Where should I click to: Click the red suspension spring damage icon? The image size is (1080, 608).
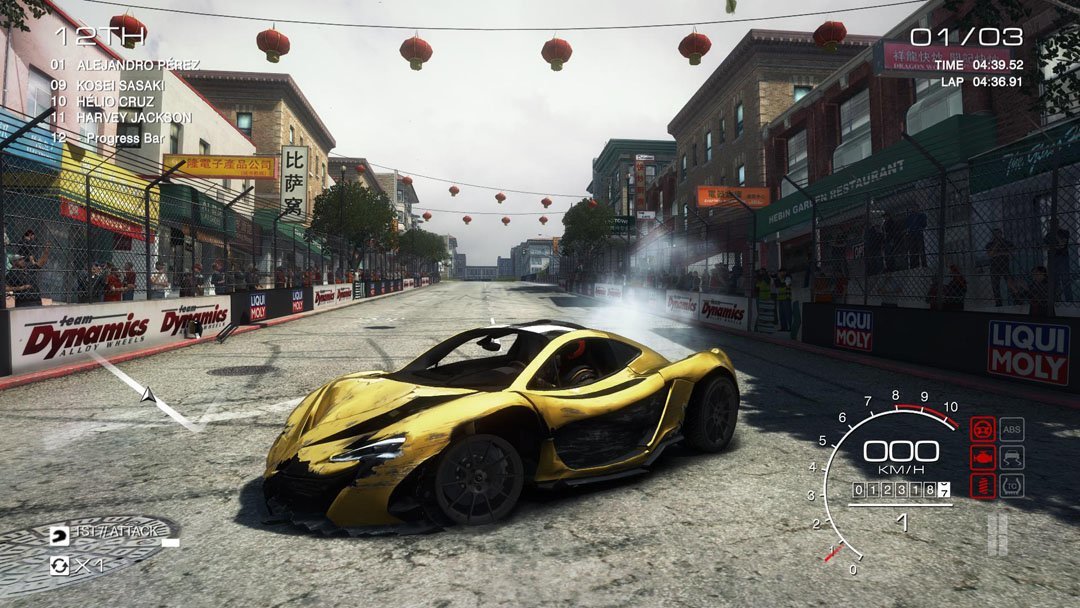point(982,486)
